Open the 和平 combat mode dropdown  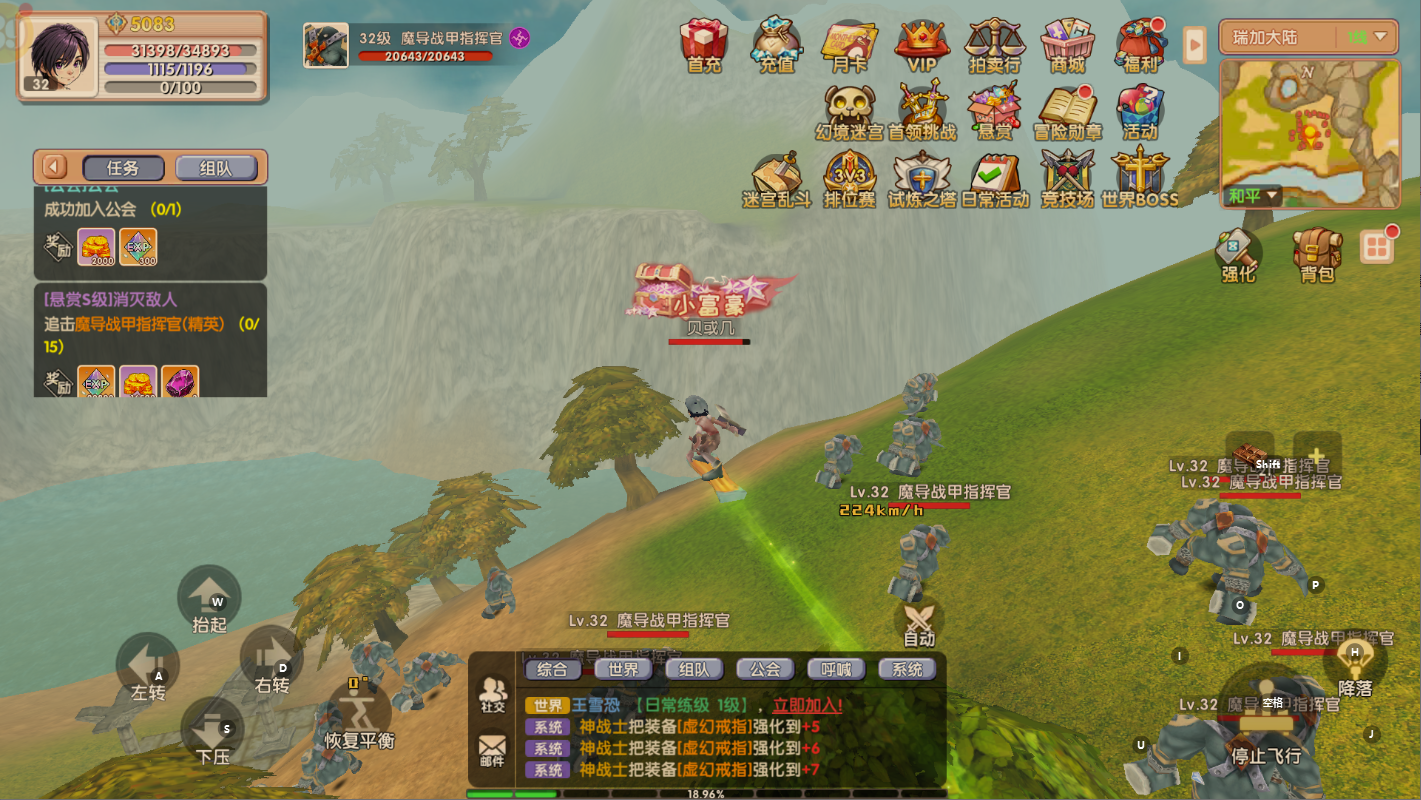[x=1254, y=196]
